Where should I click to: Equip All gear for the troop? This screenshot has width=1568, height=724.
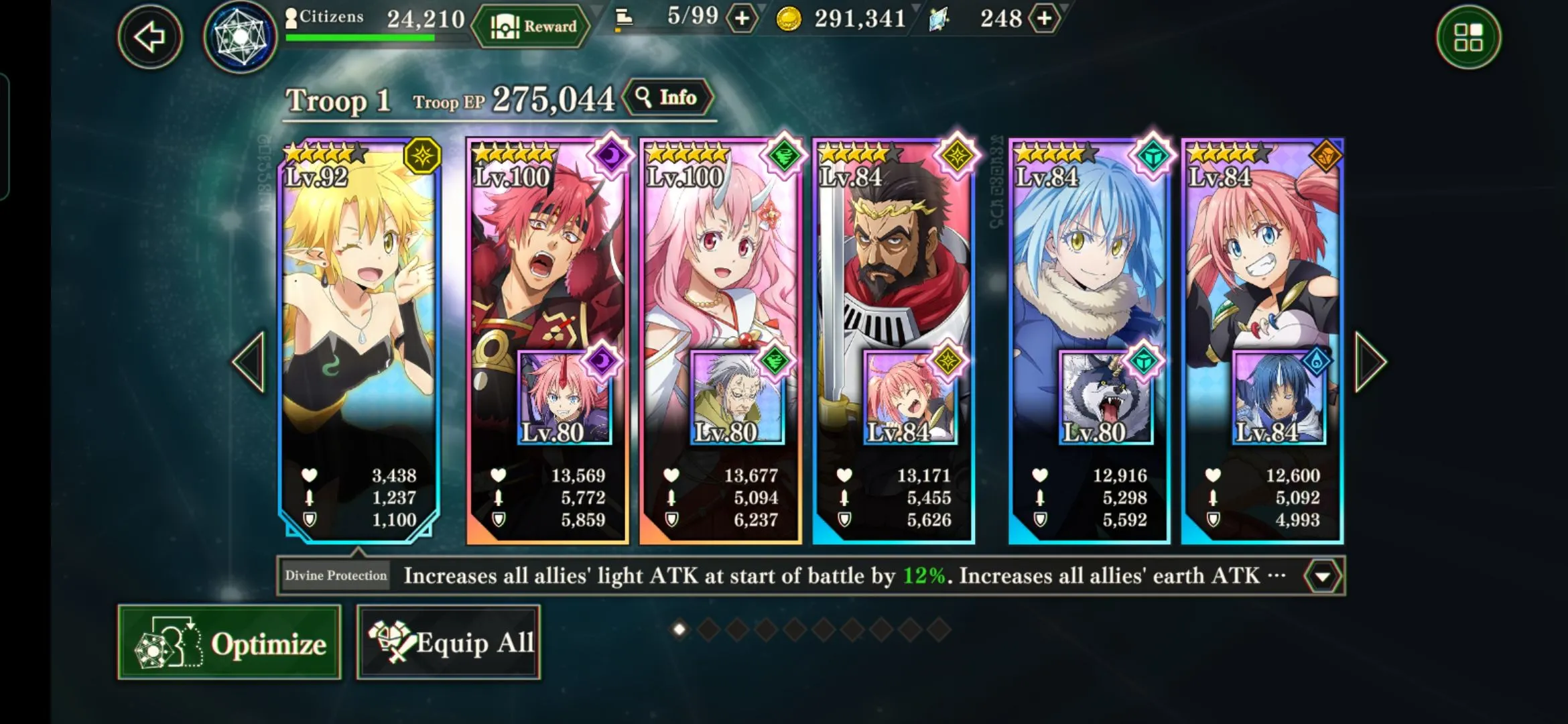pos(448,643)
